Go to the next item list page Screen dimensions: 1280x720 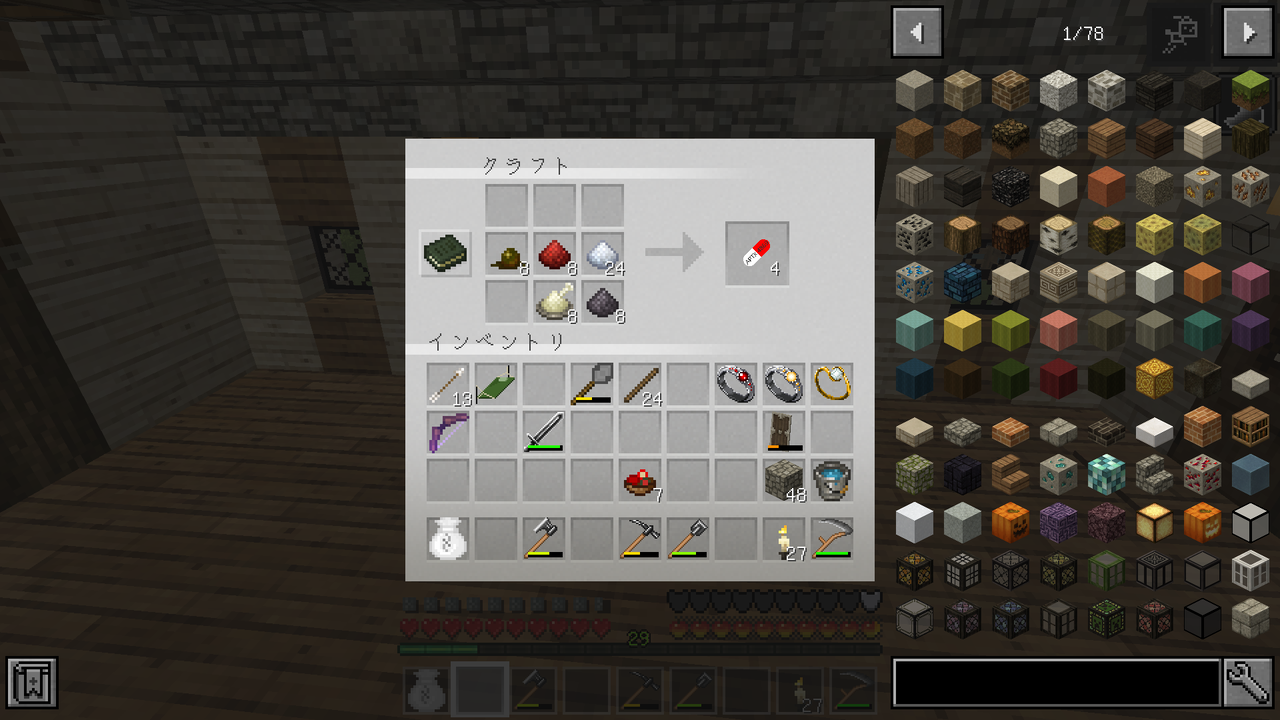click(x=1246, y=31)
